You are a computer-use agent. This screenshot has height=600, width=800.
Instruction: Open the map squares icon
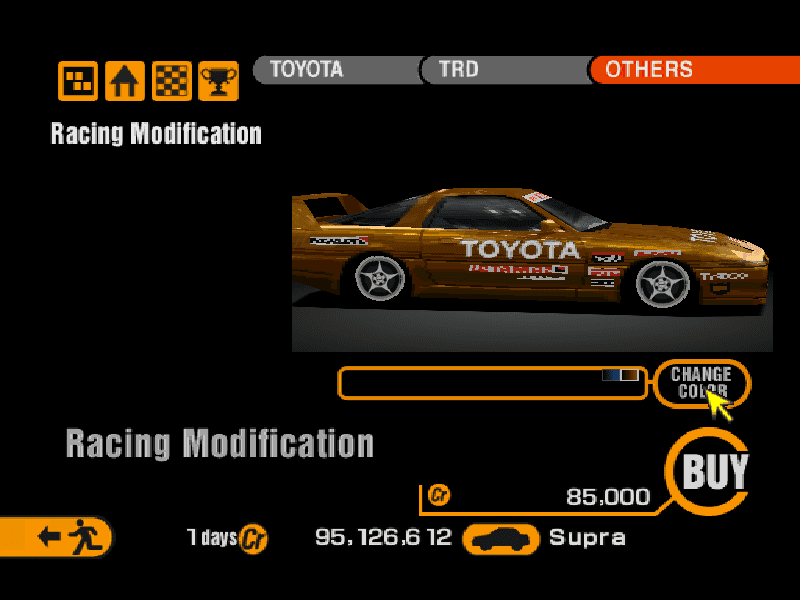(x=78, y=81)
